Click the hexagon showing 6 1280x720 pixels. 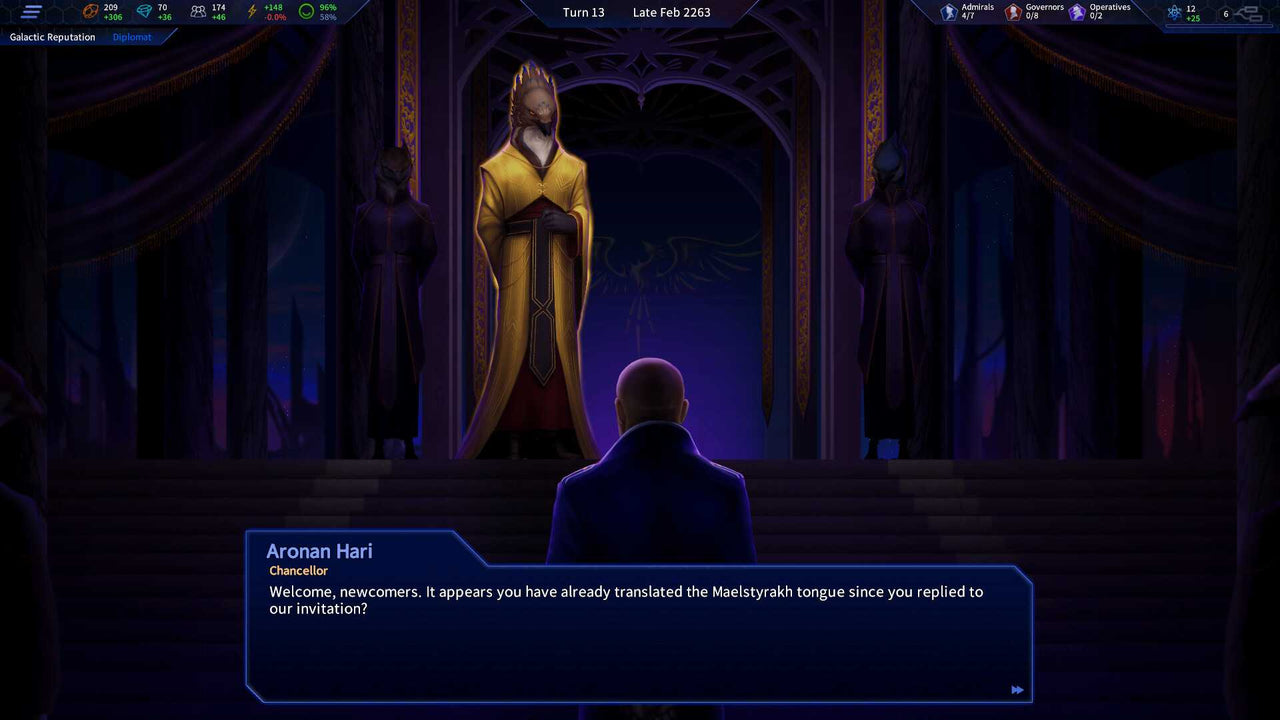click(1224, 14)
